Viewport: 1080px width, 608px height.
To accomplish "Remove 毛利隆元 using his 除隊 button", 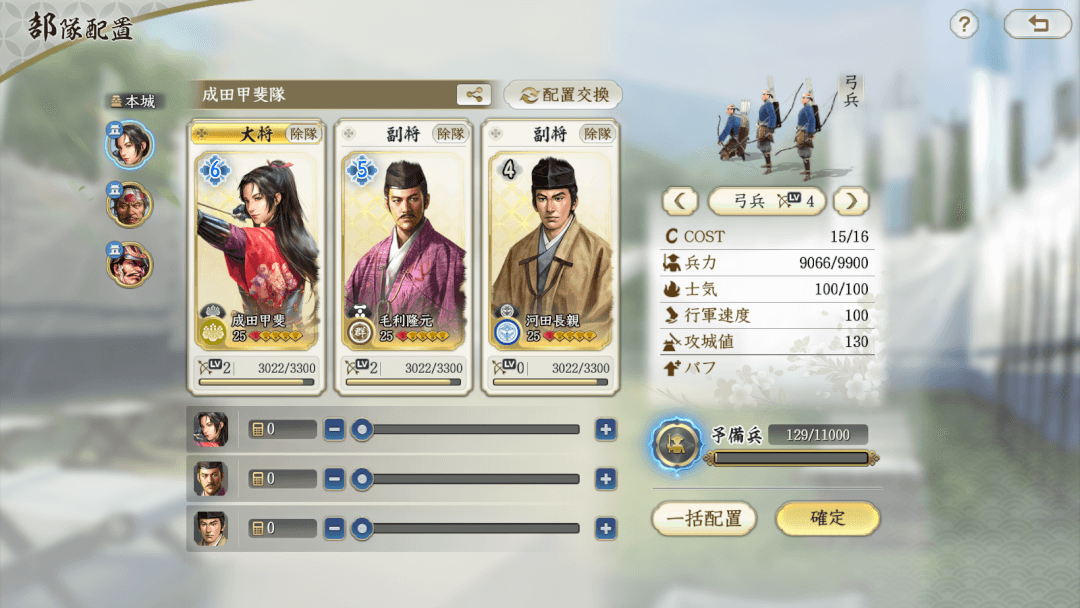I will tap(451, 133).
